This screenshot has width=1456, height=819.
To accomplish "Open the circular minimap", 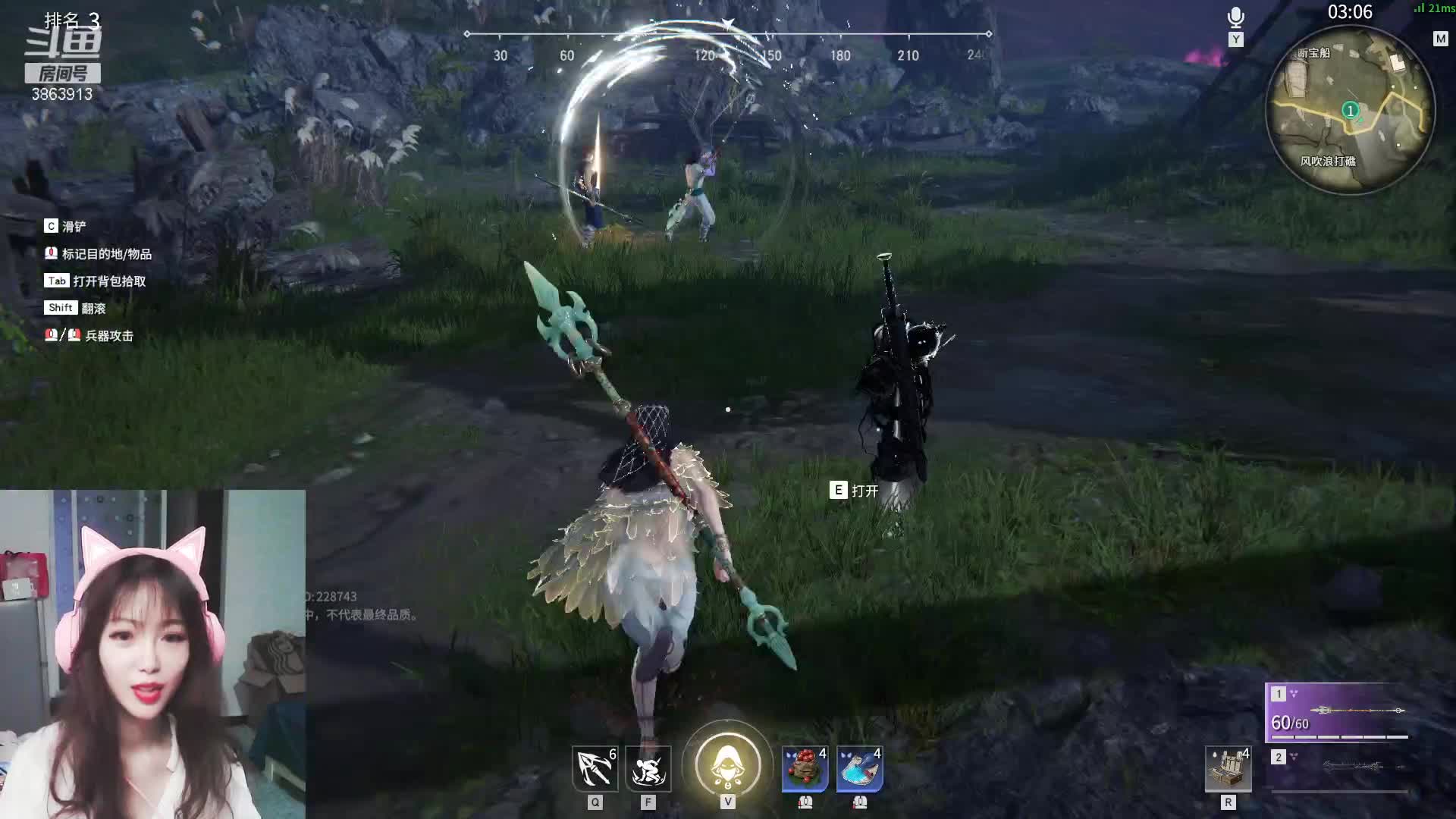I will [1350, 111].
